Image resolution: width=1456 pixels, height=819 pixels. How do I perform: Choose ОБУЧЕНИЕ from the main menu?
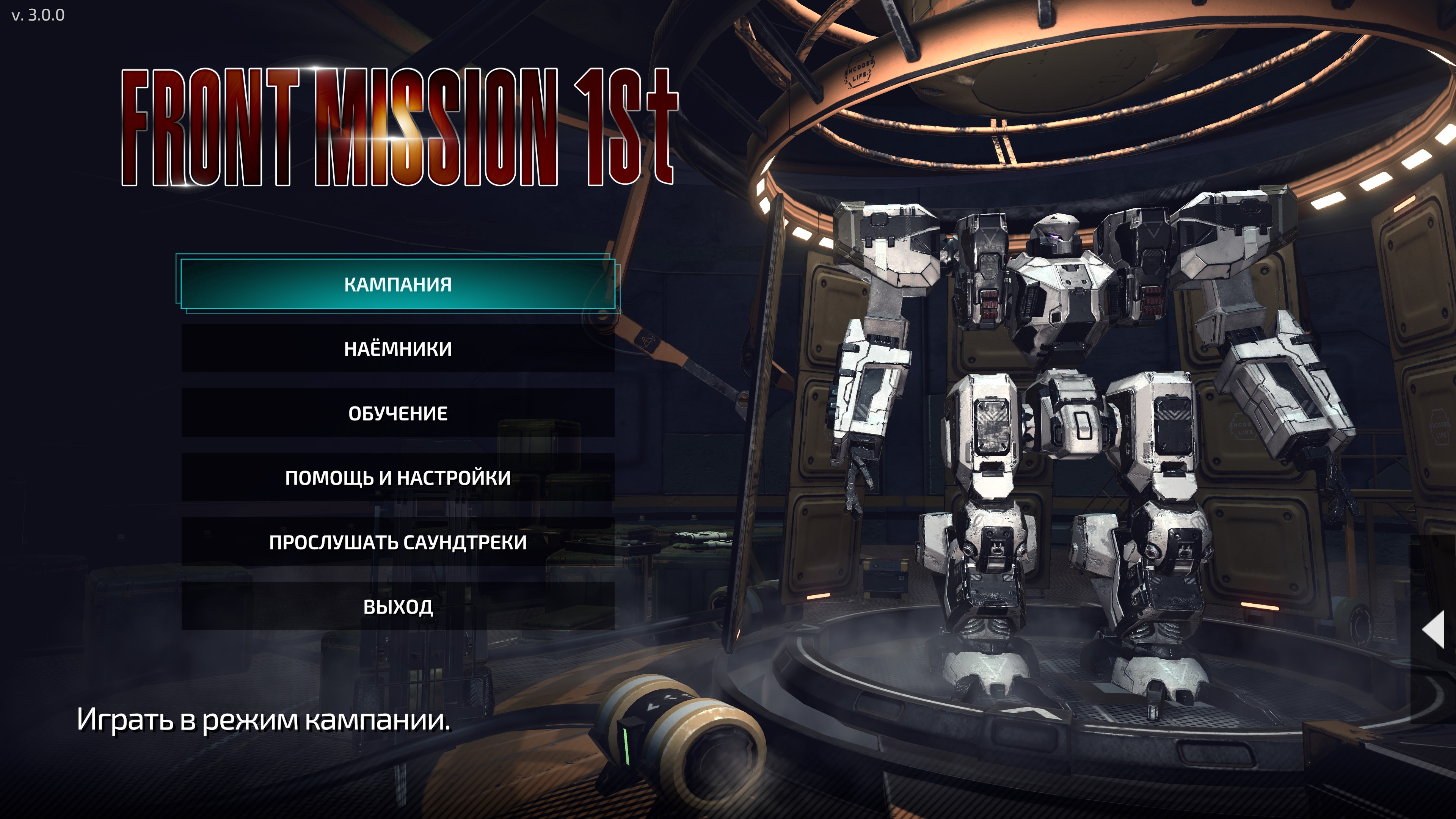click(x=397, y=413)
